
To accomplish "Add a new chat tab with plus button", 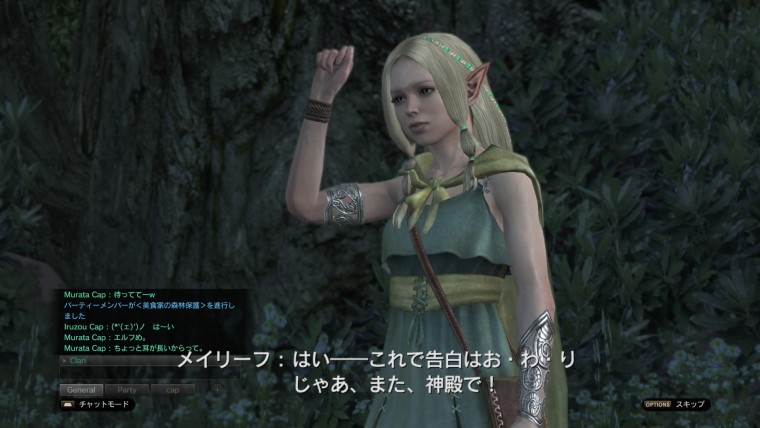I will [x=217, y=389].
